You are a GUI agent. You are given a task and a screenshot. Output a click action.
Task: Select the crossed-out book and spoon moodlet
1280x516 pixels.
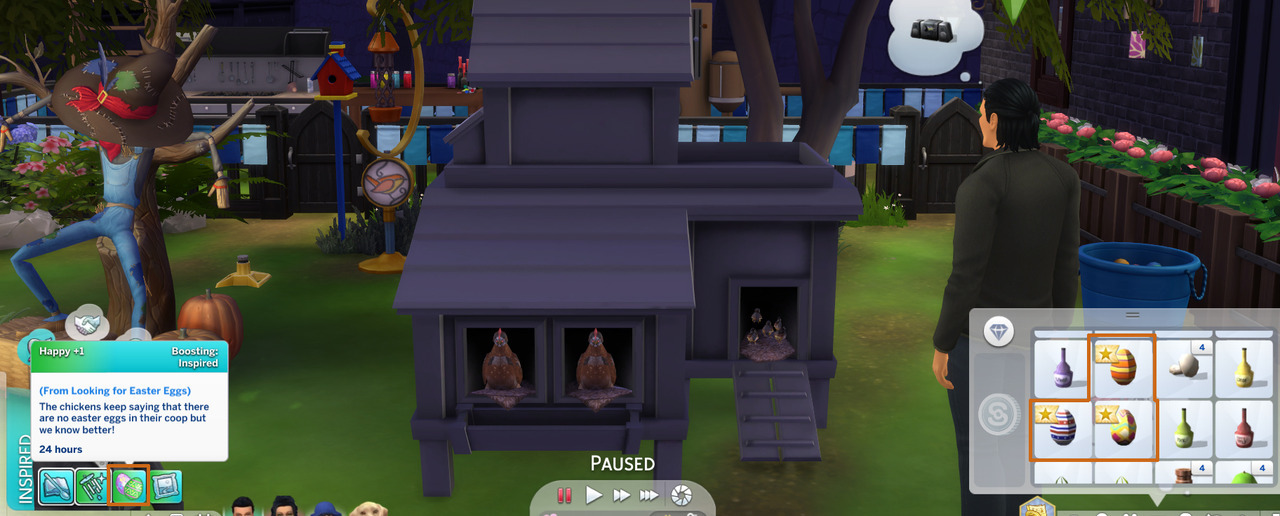(x=56, y=486)
